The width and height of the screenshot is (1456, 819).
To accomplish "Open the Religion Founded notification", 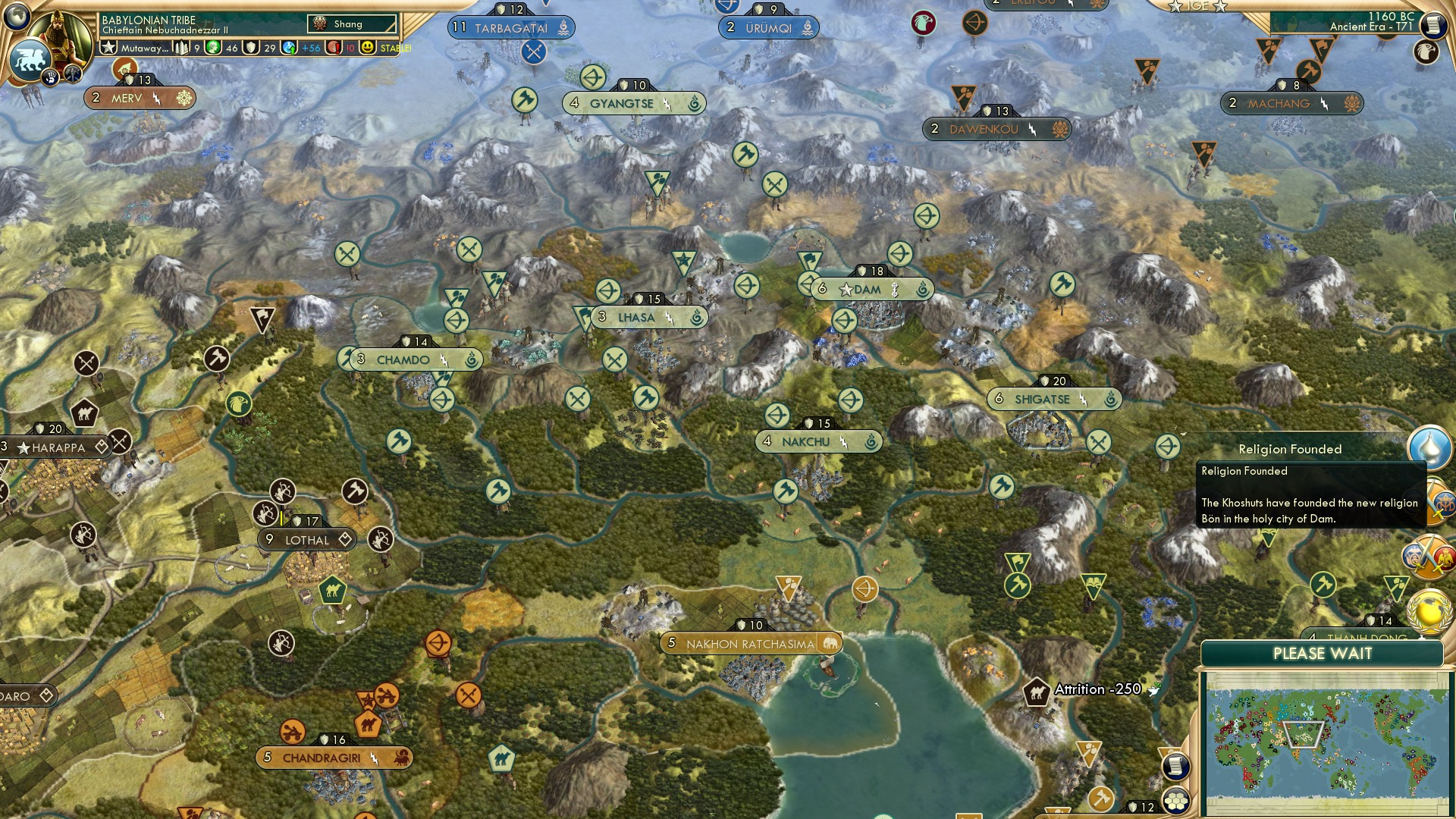I will pos(1429,447).
